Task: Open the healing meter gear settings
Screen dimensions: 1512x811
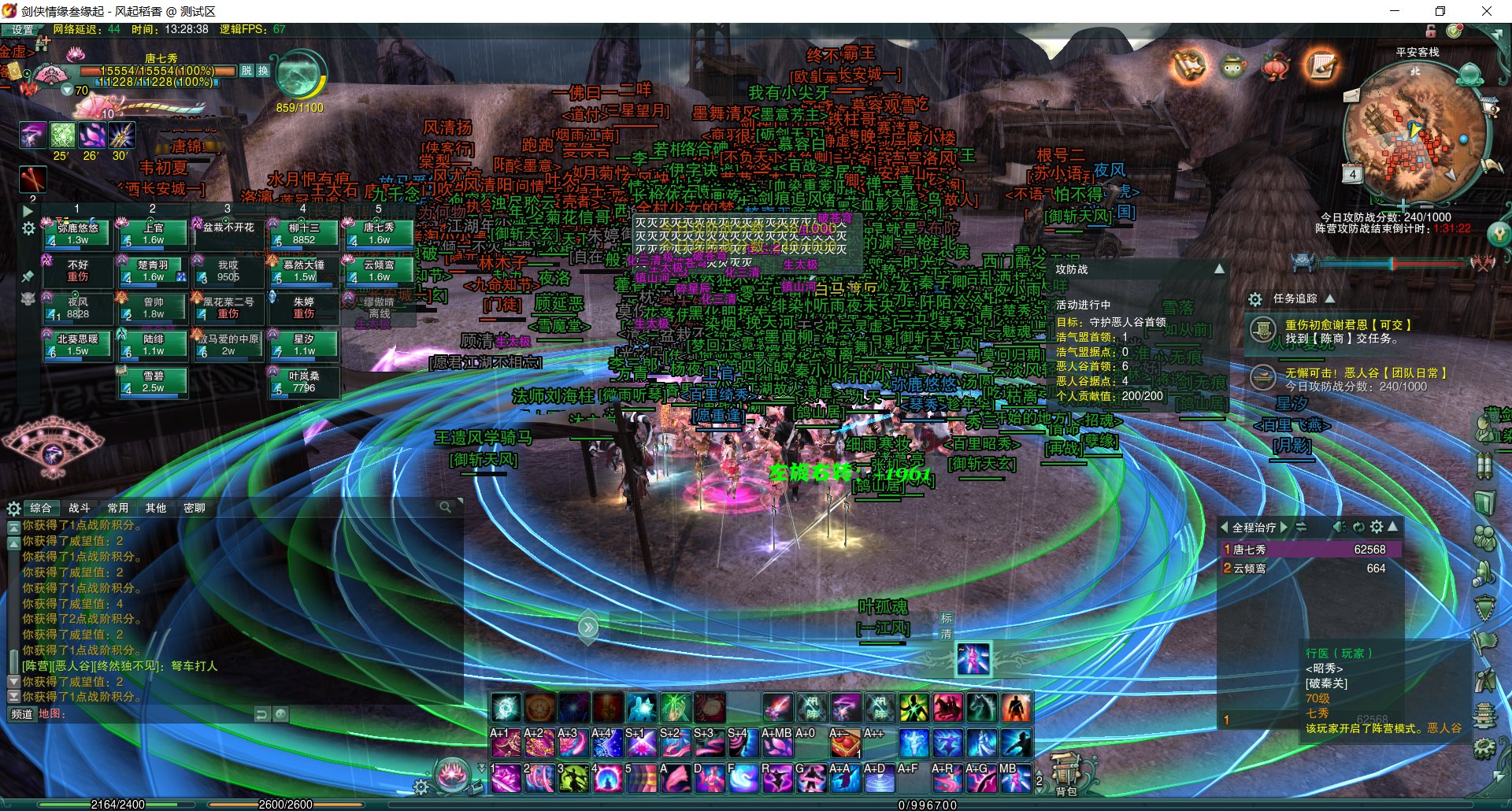Action: point(1376,527)
